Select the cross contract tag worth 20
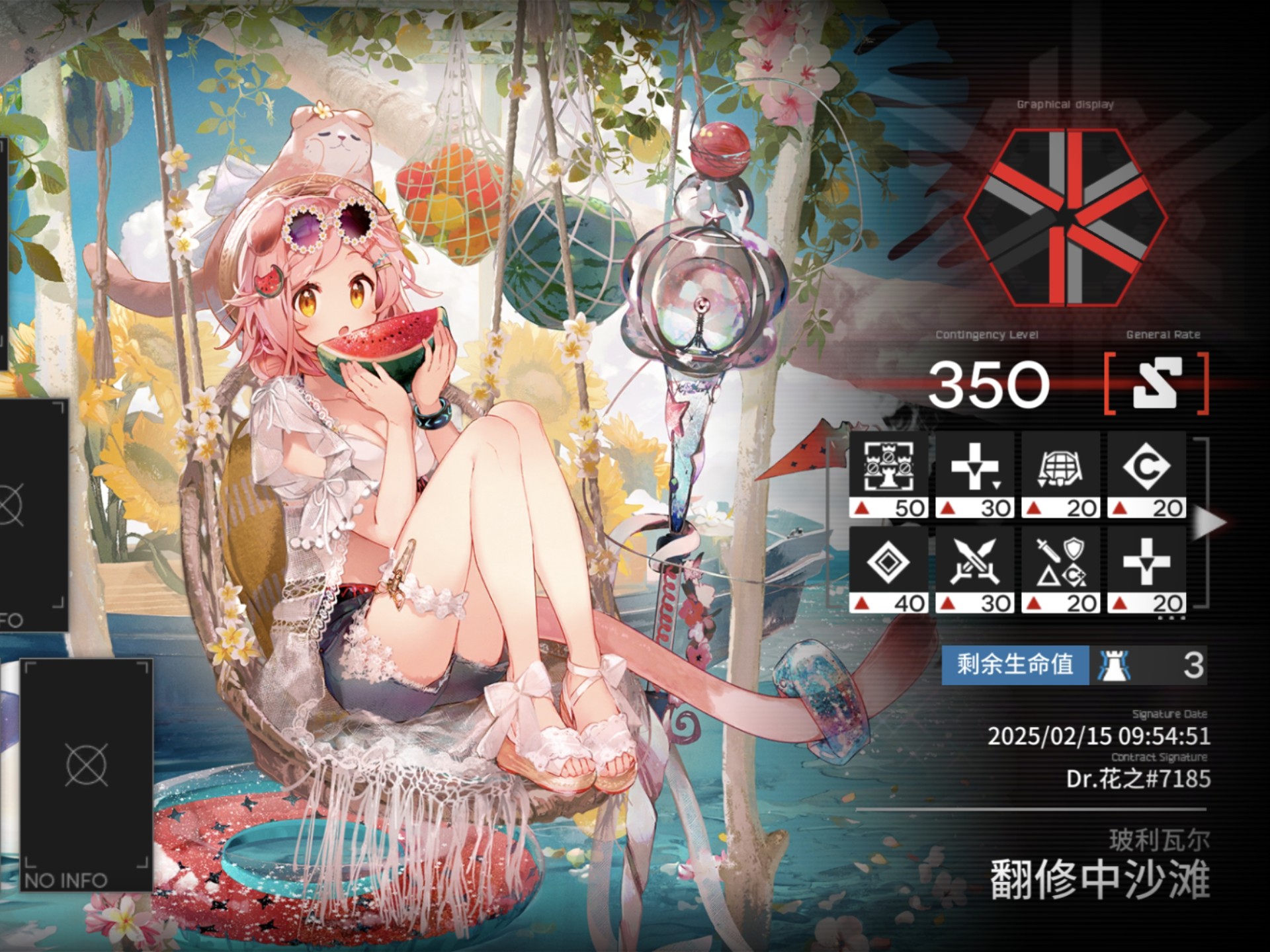 point(1147,569)
